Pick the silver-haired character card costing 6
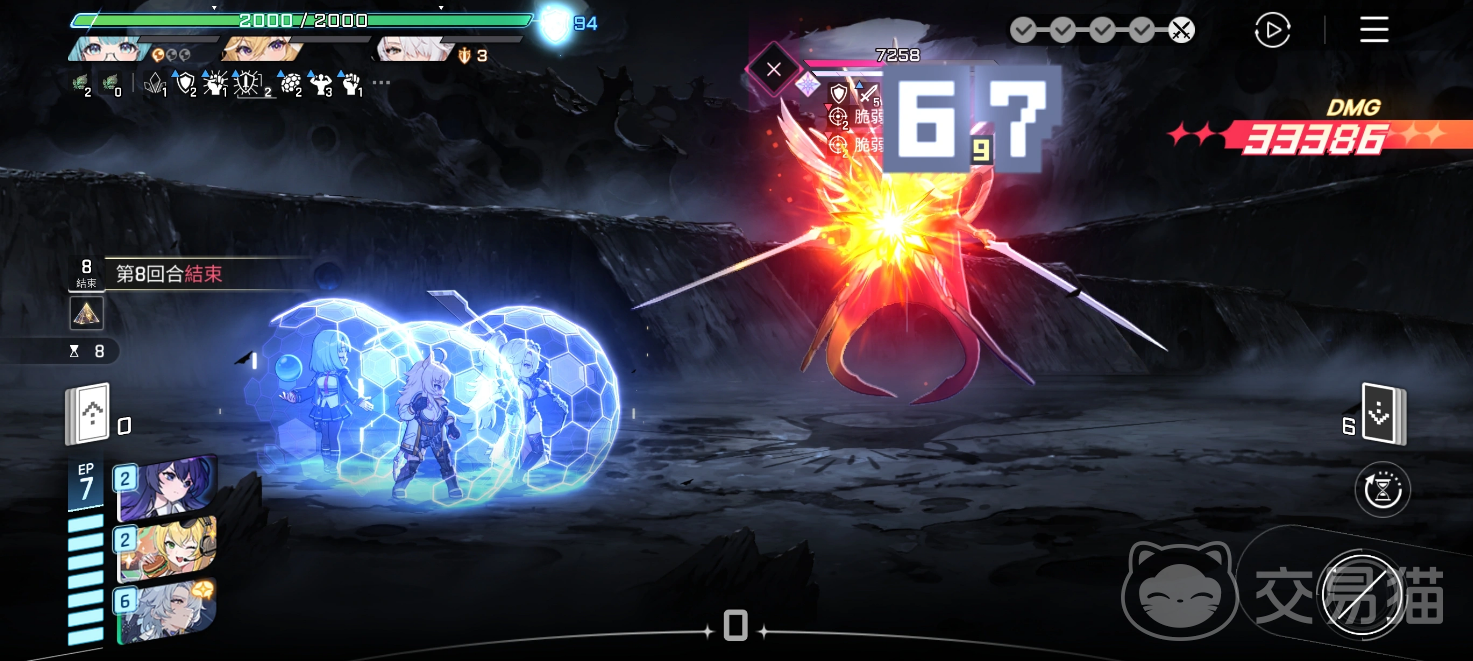The image size is (1473, 661). [x=165, y=609]
